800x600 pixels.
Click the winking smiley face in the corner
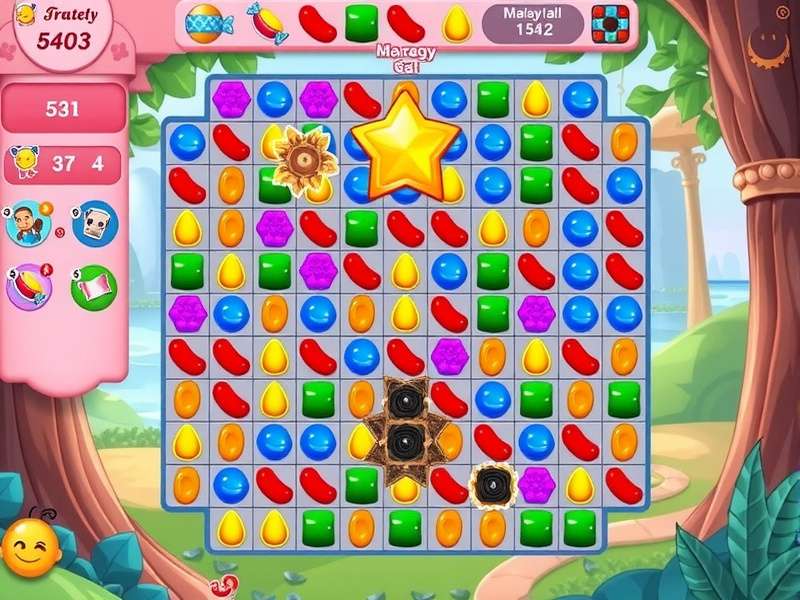click(x=30, y=547)
